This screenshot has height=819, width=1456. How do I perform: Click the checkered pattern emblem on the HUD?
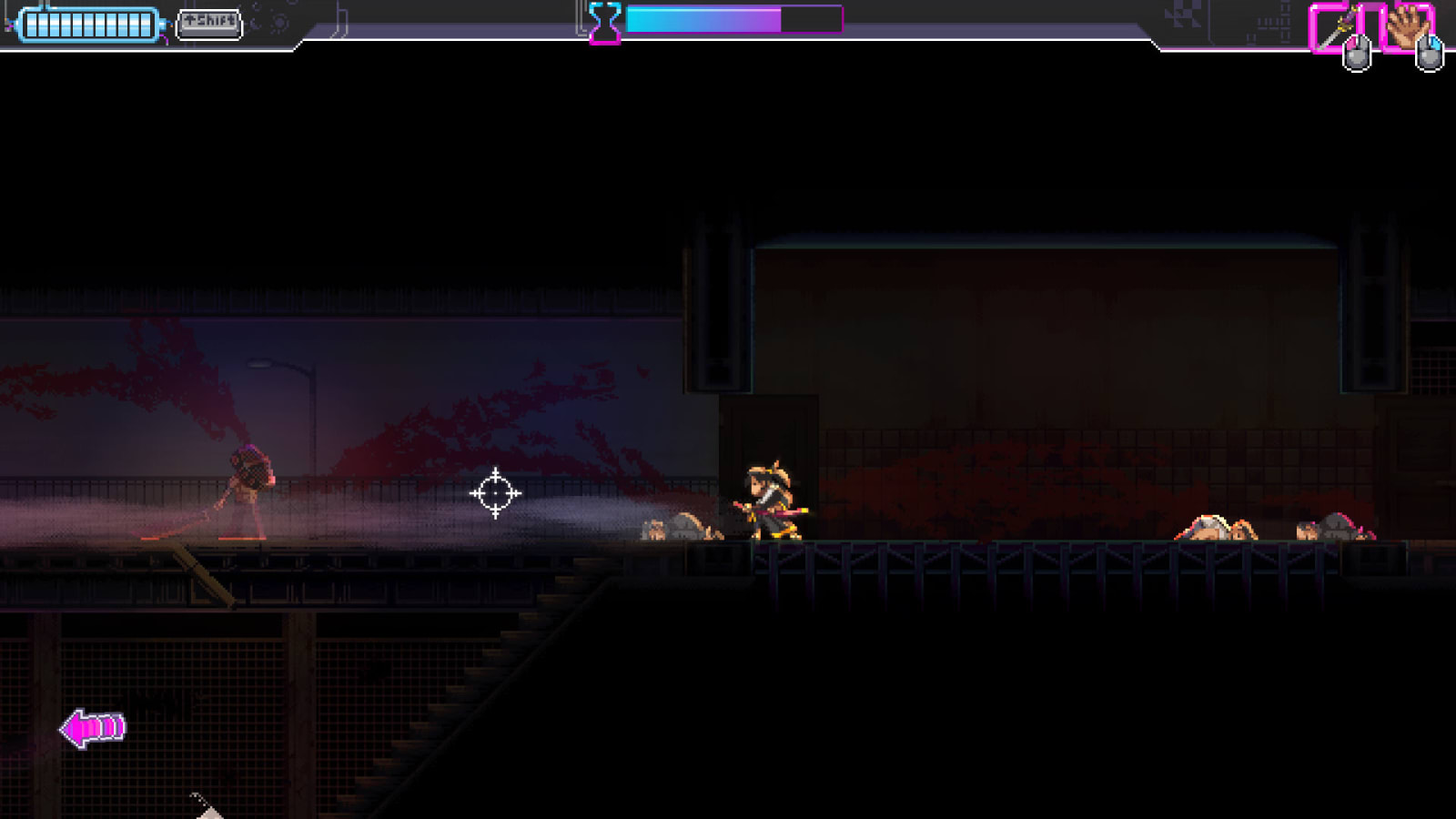pyautogui.click(x=1185, y=15)
